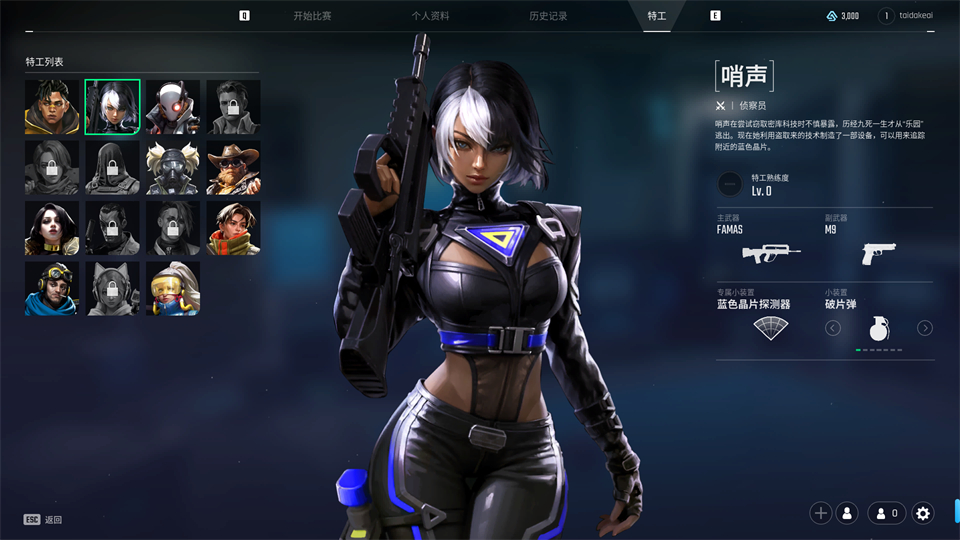Open settings with the gear icon
This screenshot has height=540, width=960.
pos(923,513)
